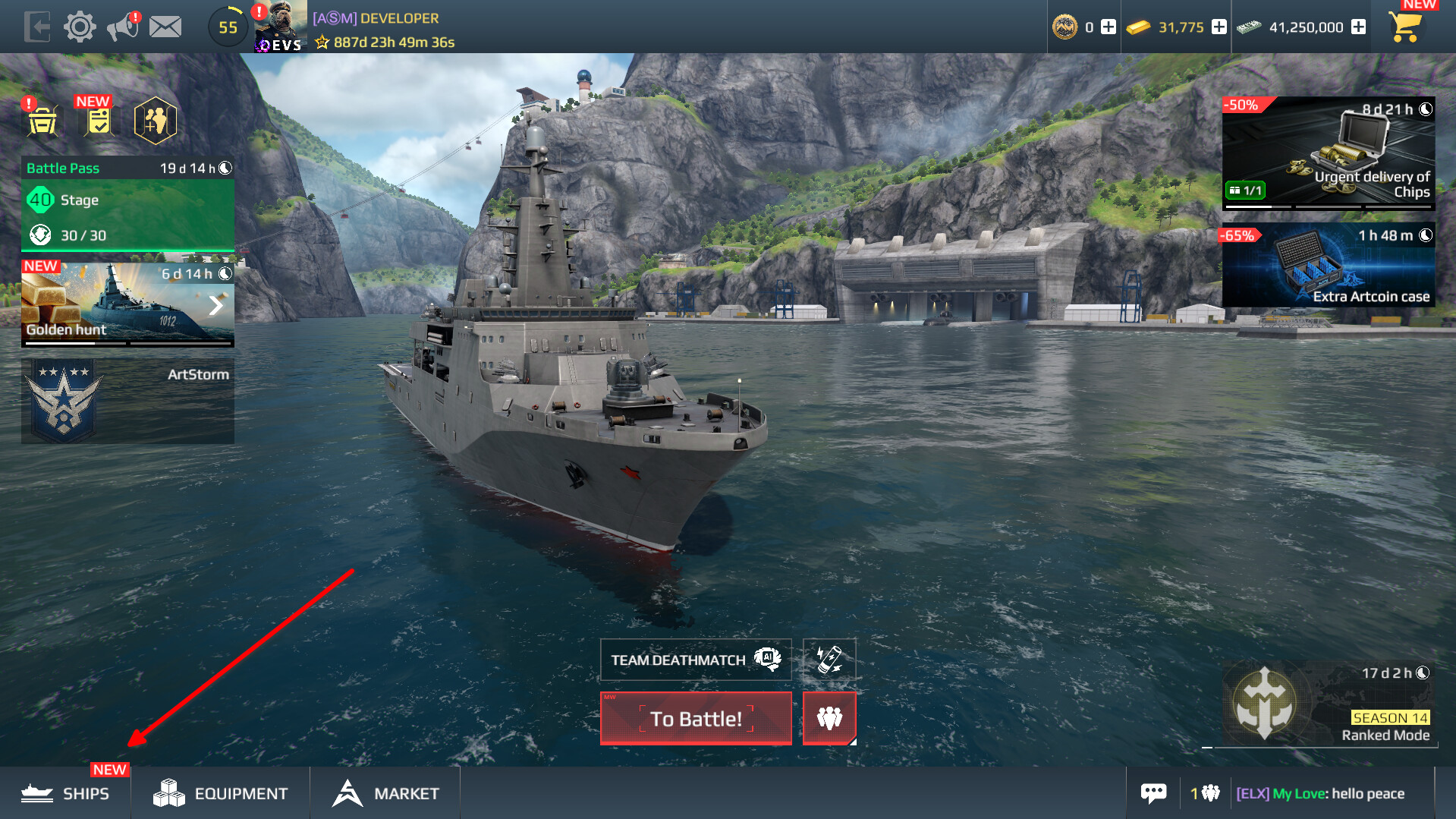View the Golden hunt event banner
Image resolution: width=1456 pixels, height=819 pixels.
tap(127, 305)
